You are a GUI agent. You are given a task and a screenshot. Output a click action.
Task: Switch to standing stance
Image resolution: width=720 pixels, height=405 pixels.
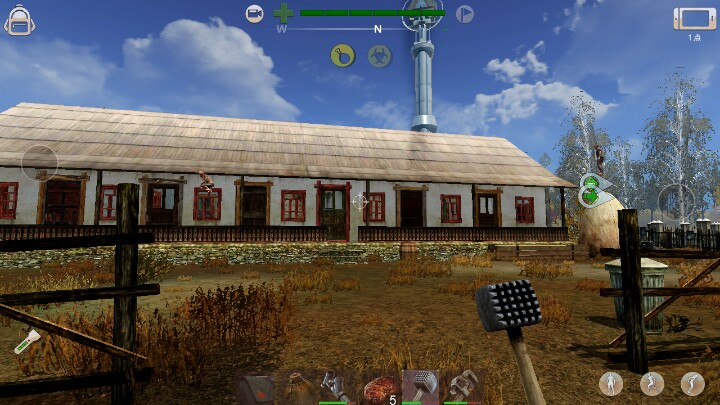pos(610,383)
